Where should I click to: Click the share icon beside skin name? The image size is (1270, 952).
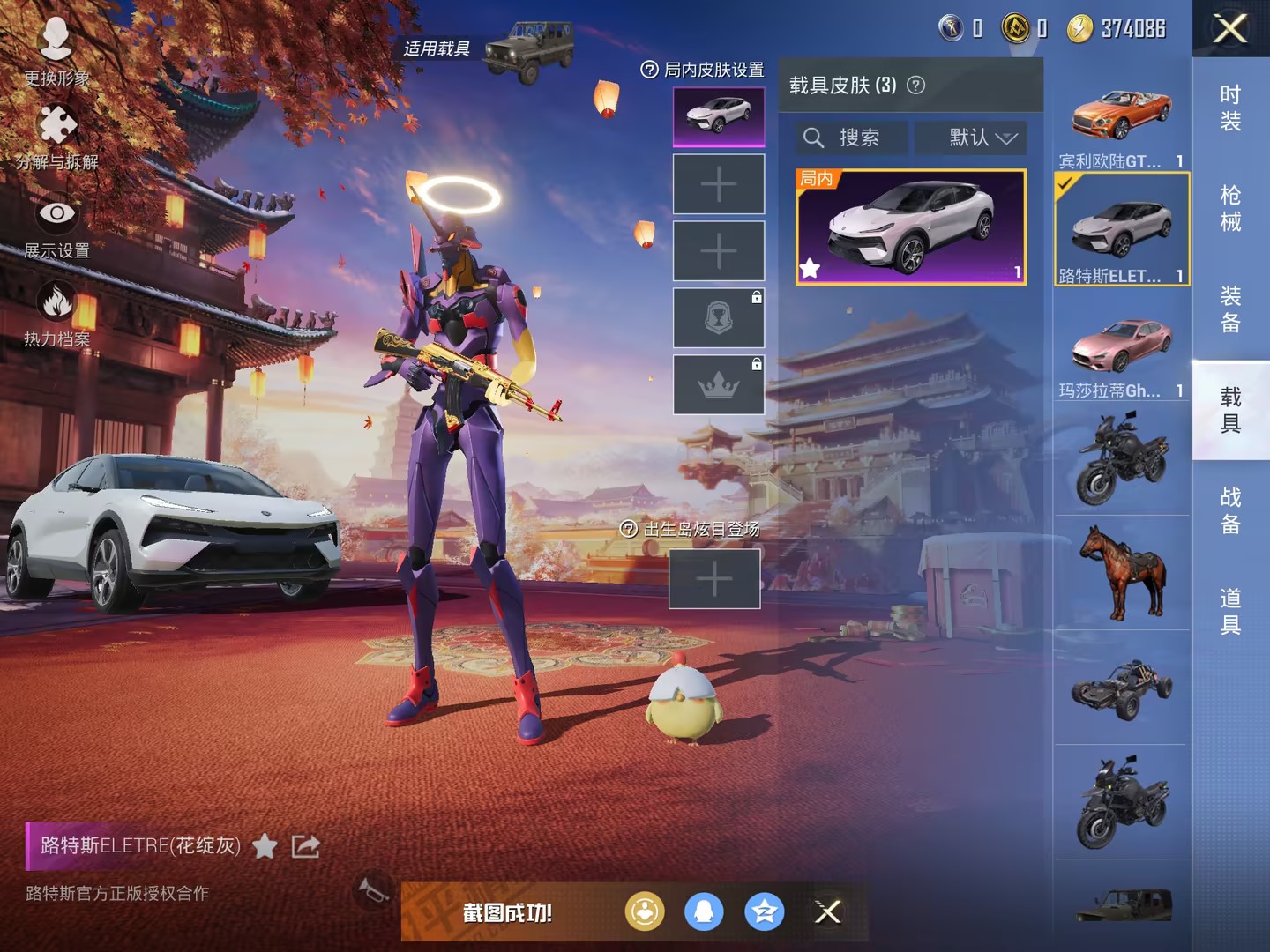tap(305, 847)
